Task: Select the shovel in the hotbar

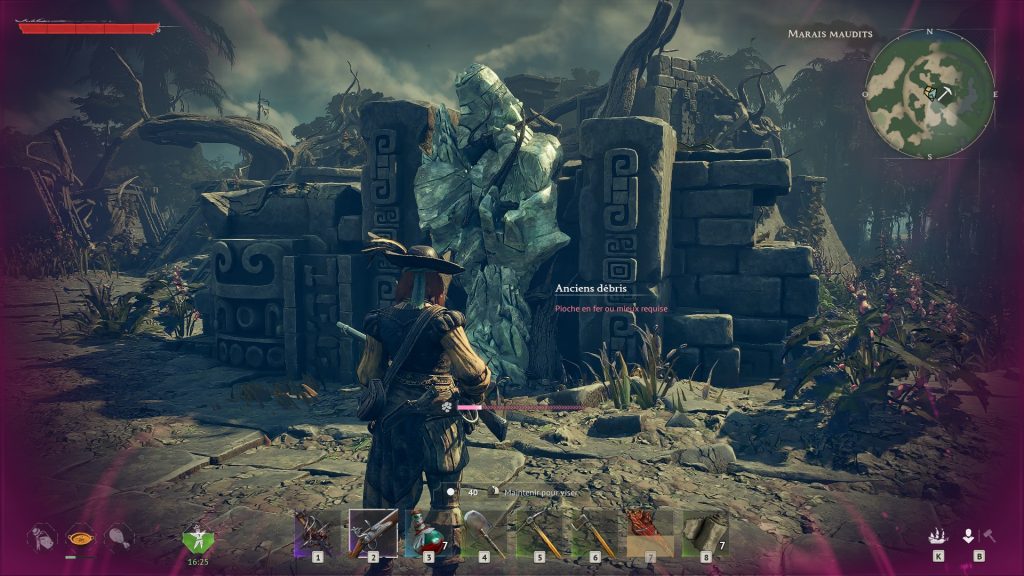Action: point(484,532)
